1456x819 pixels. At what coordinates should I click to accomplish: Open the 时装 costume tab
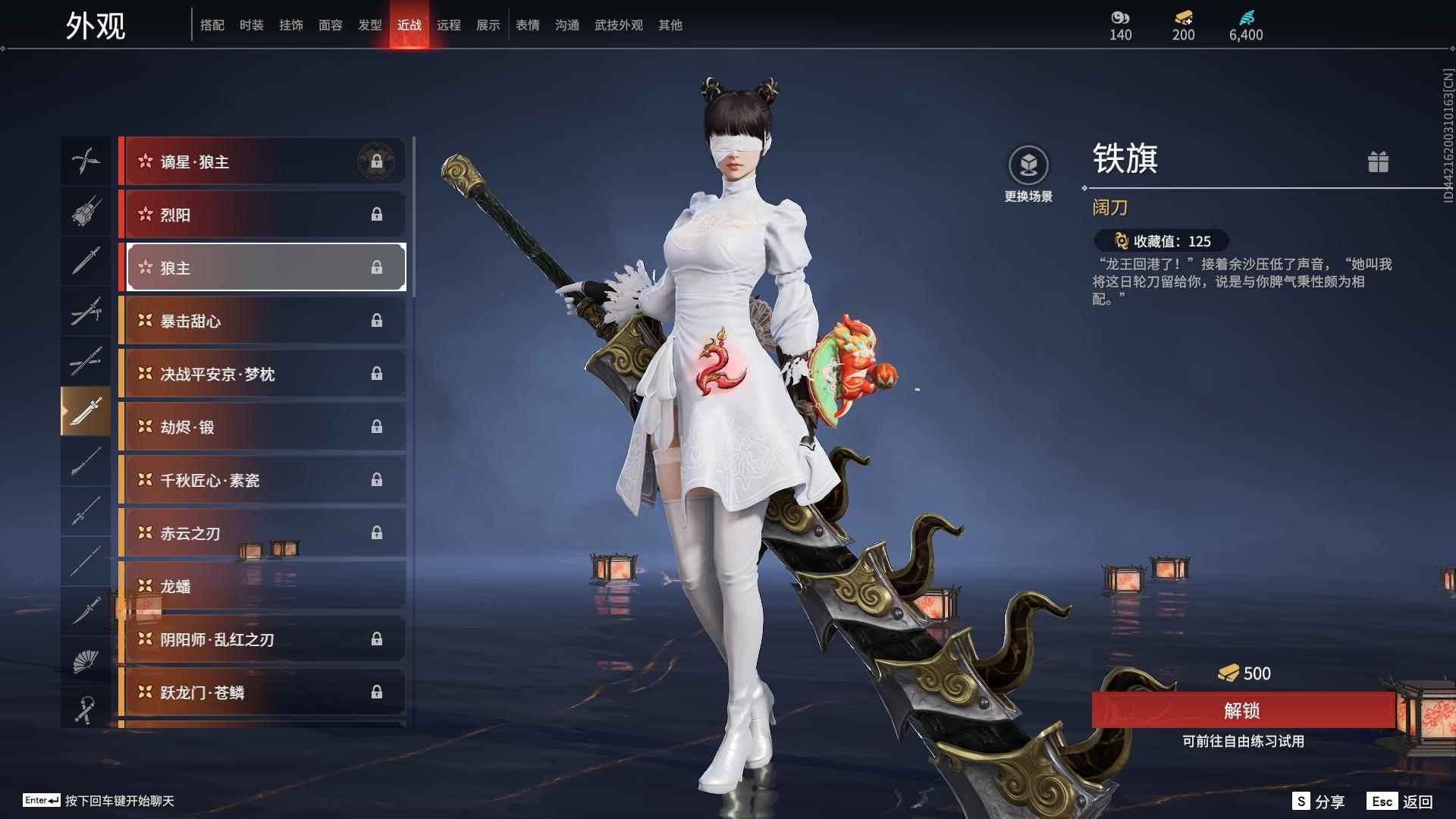click(252, 25)
